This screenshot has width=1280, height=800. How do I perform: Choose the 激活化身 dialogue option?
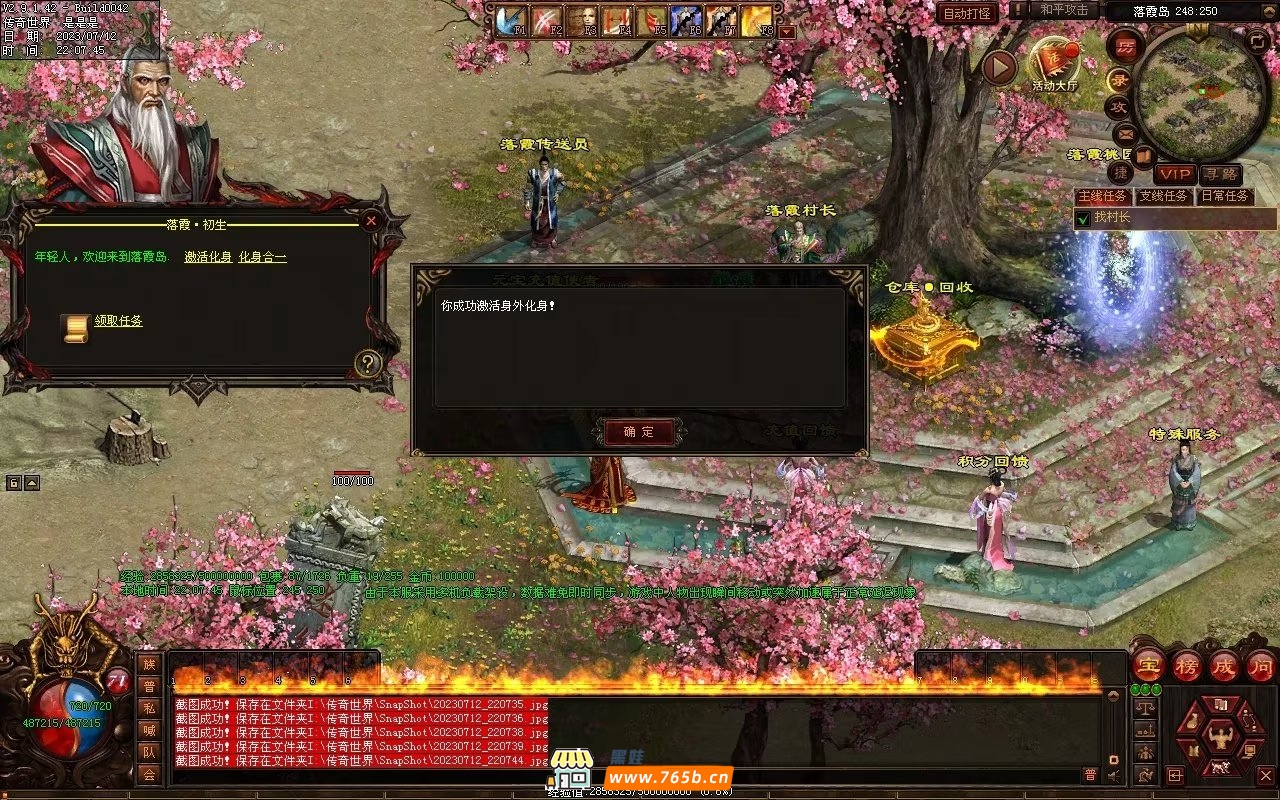point(208,257)
